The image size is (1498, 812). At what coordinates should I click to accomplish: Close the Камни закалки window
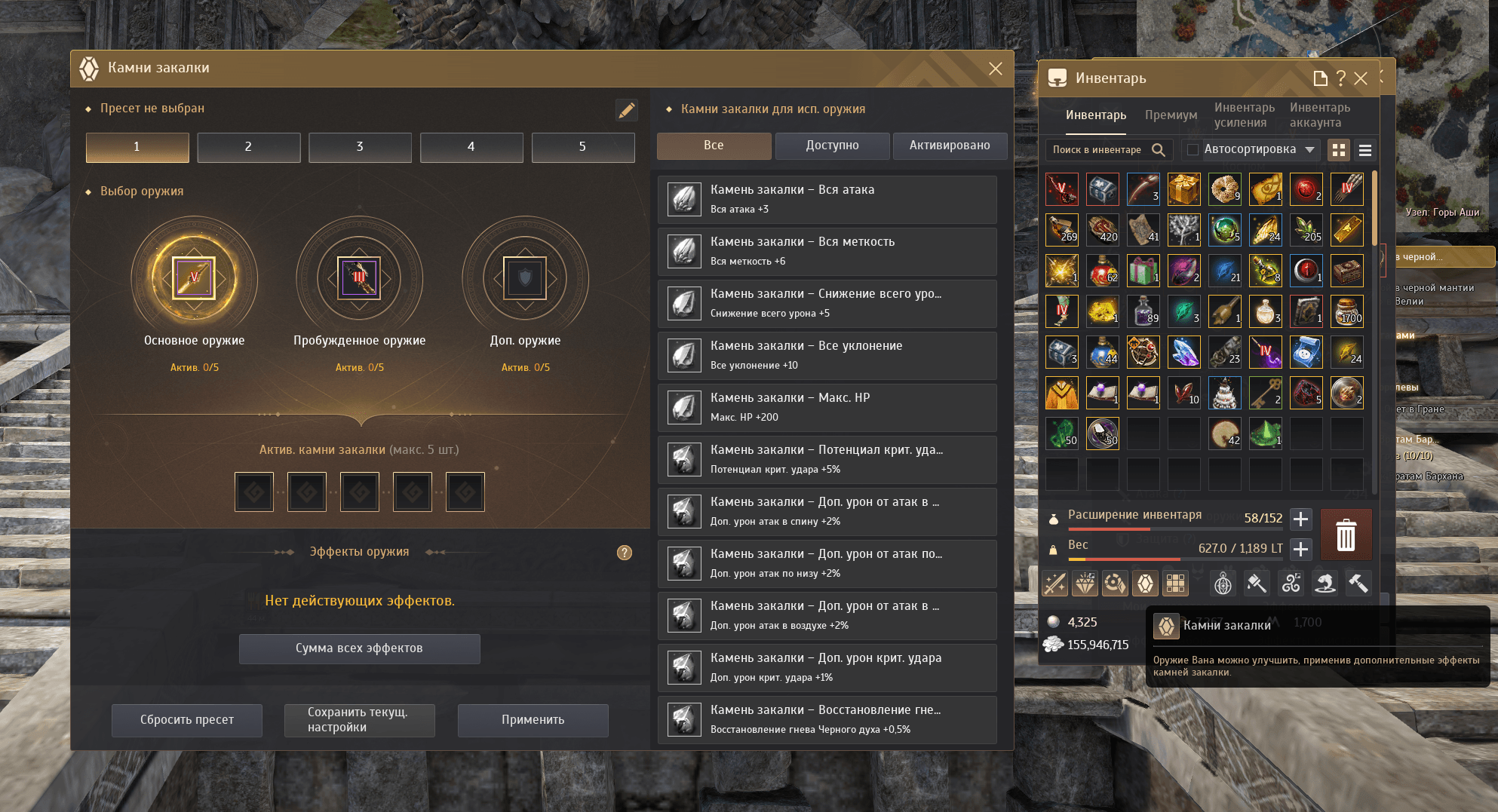coord(995,69)
